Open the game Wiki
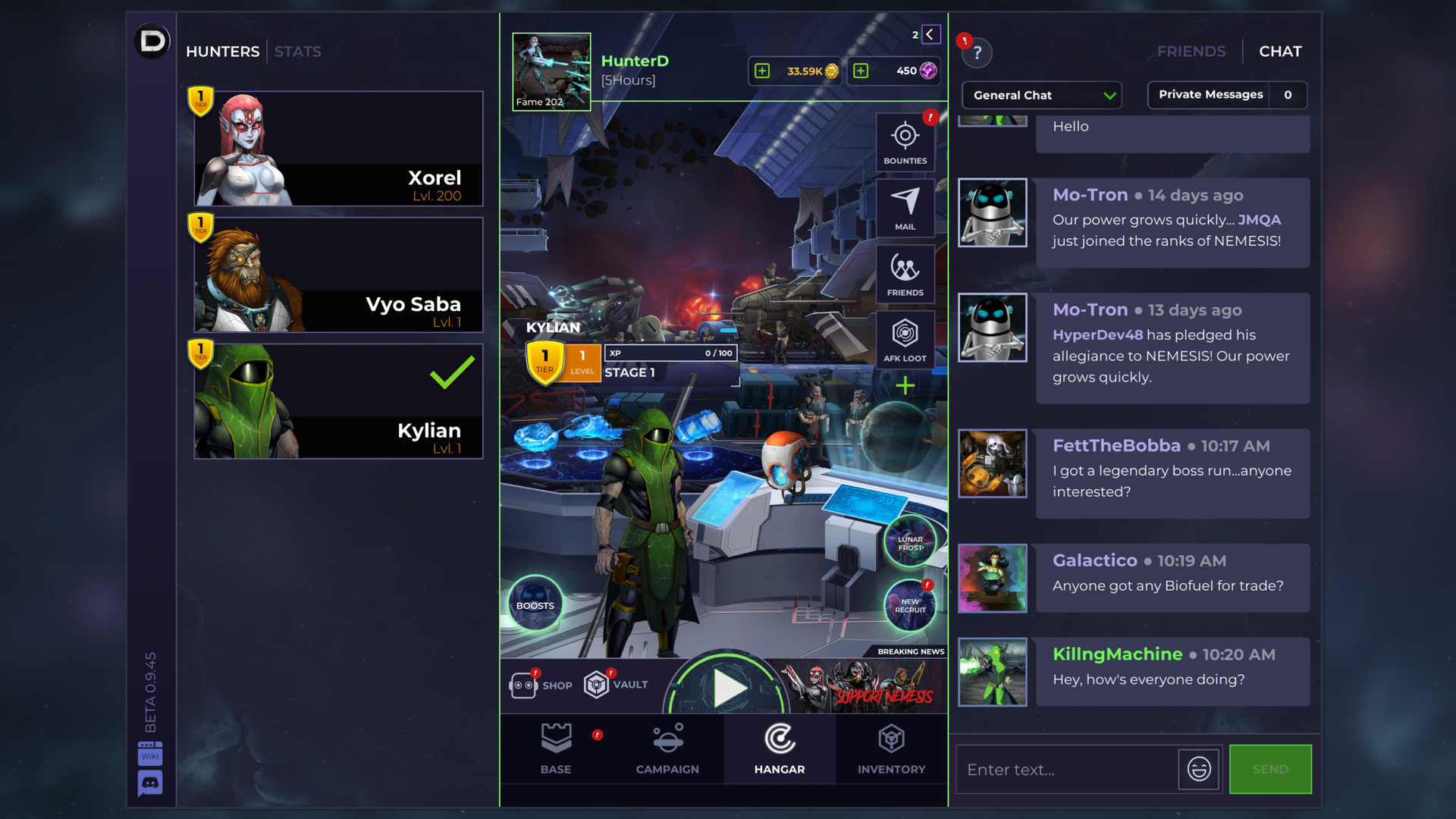The width and height of the screenshot is (1456, 819). point(150,754)
